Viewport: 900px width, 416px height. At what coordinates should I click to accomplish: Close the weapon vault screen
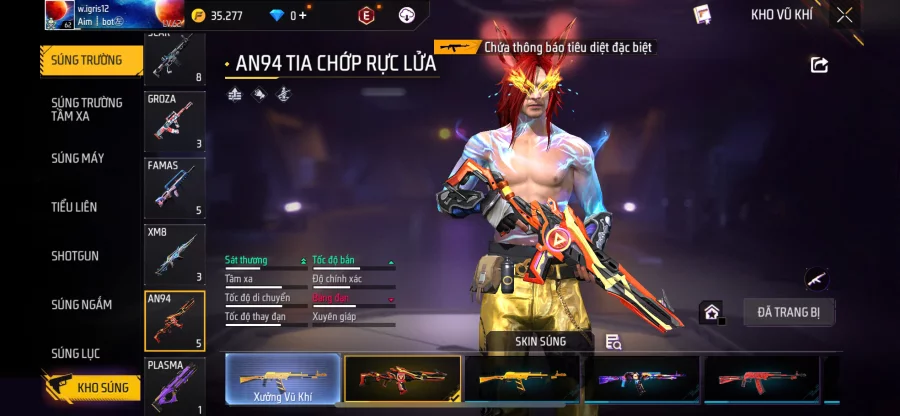pyautogui.click(x=845, y=15)
